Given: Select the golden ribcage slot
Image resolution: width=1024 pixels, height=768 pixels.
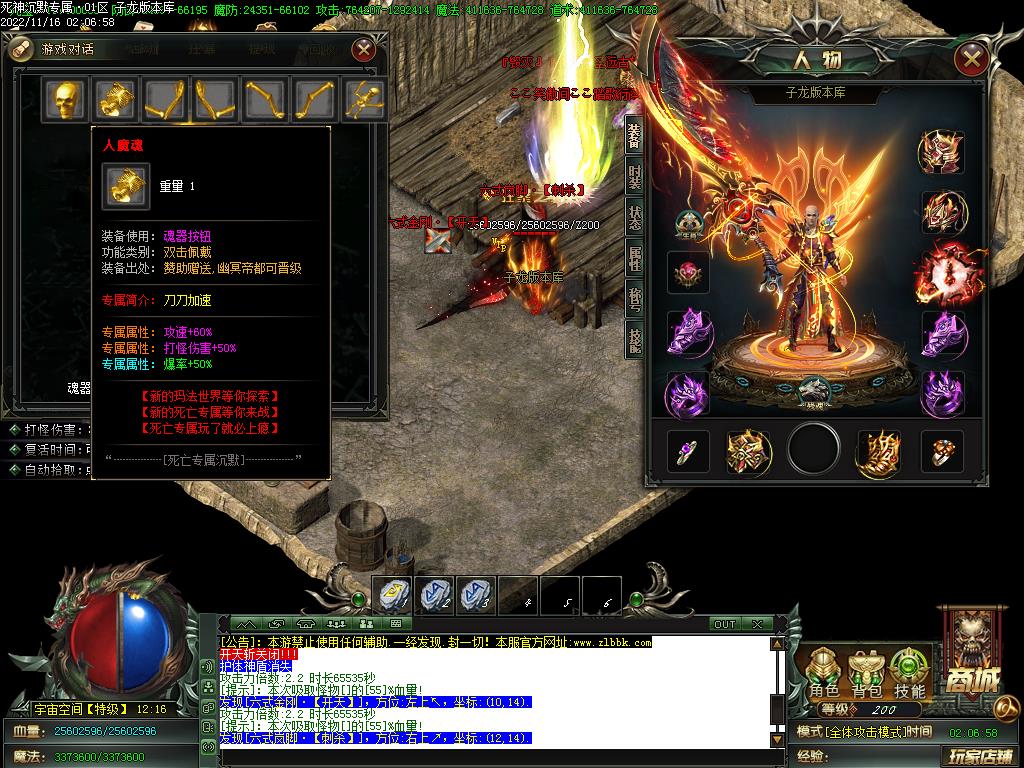Looking at the screenshot, I should [x=115, y=99].
